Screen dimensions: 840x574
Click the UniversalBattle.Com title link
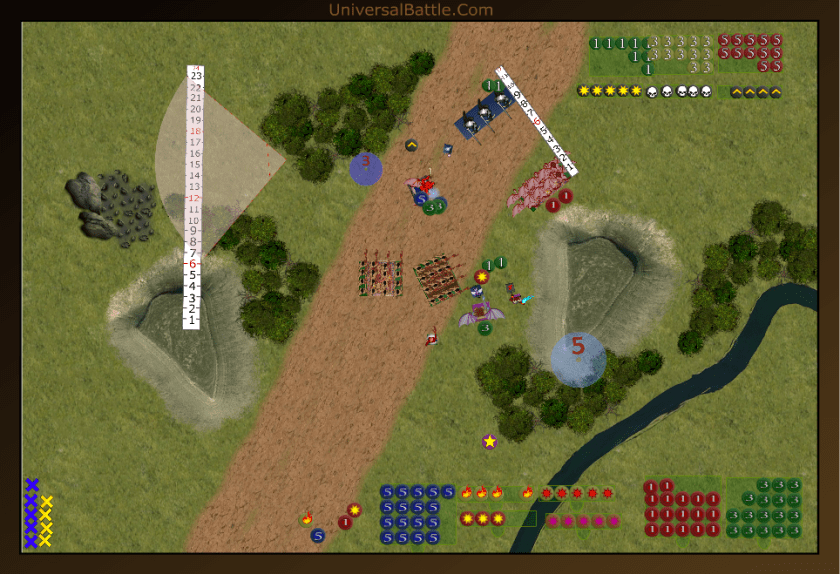410,10
